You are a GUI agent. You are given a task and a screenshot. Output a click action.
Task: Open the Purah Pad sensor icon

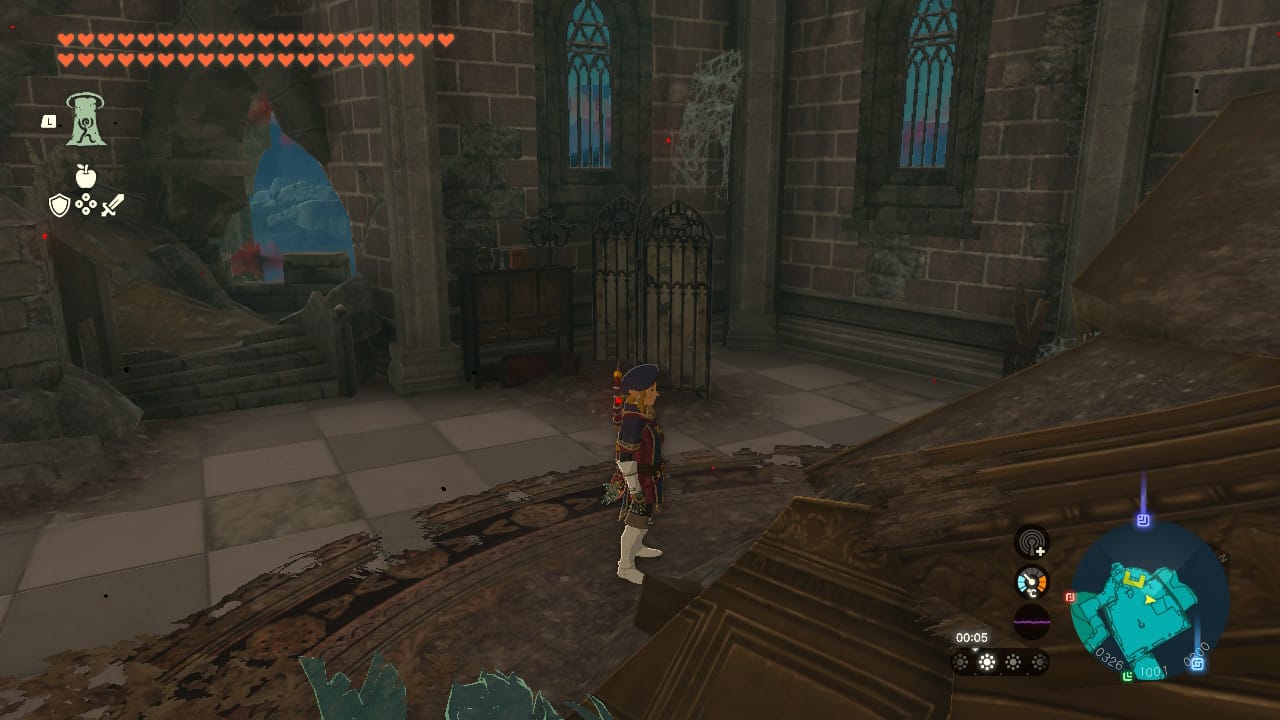click(1032, 544)
